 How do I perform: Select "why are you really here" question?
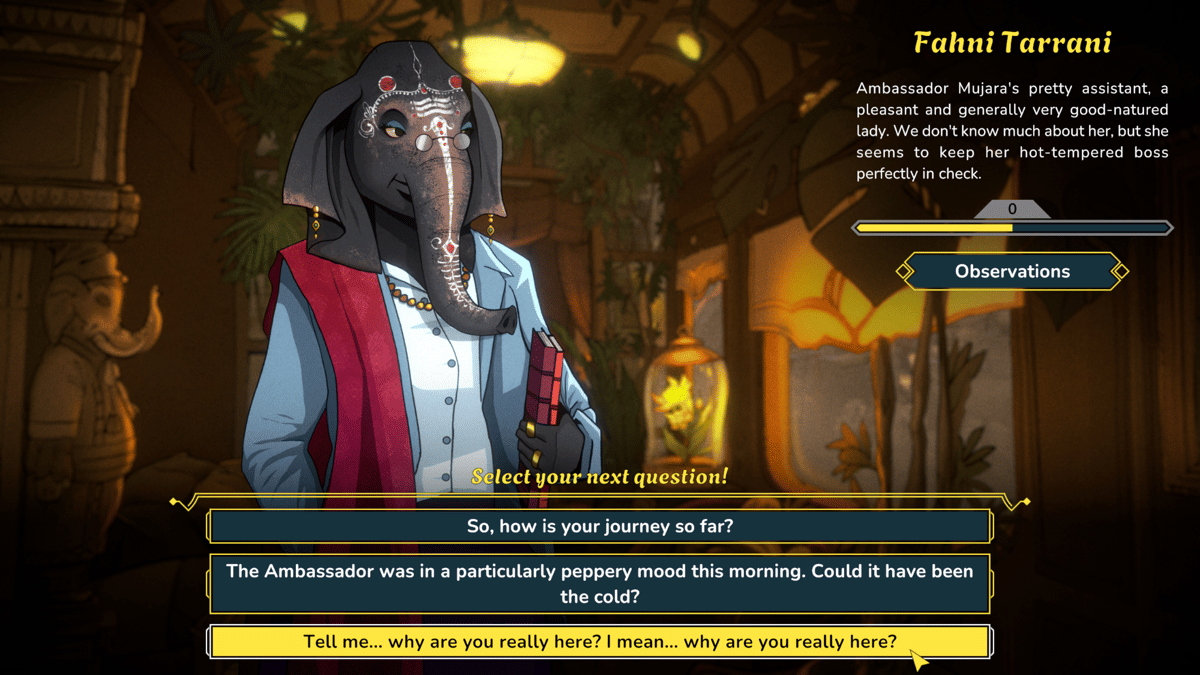(600, 642)
